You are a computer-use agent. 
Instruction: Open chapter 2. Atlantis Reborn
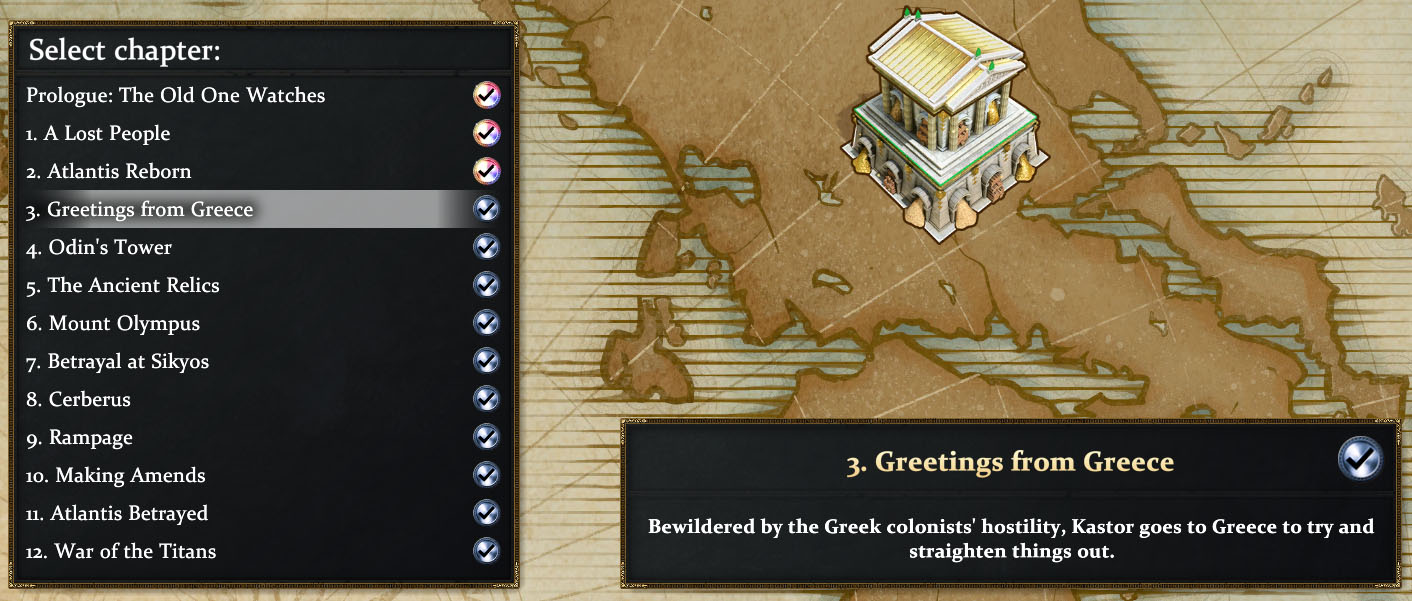pyautogui.click(x=109, y=172)
